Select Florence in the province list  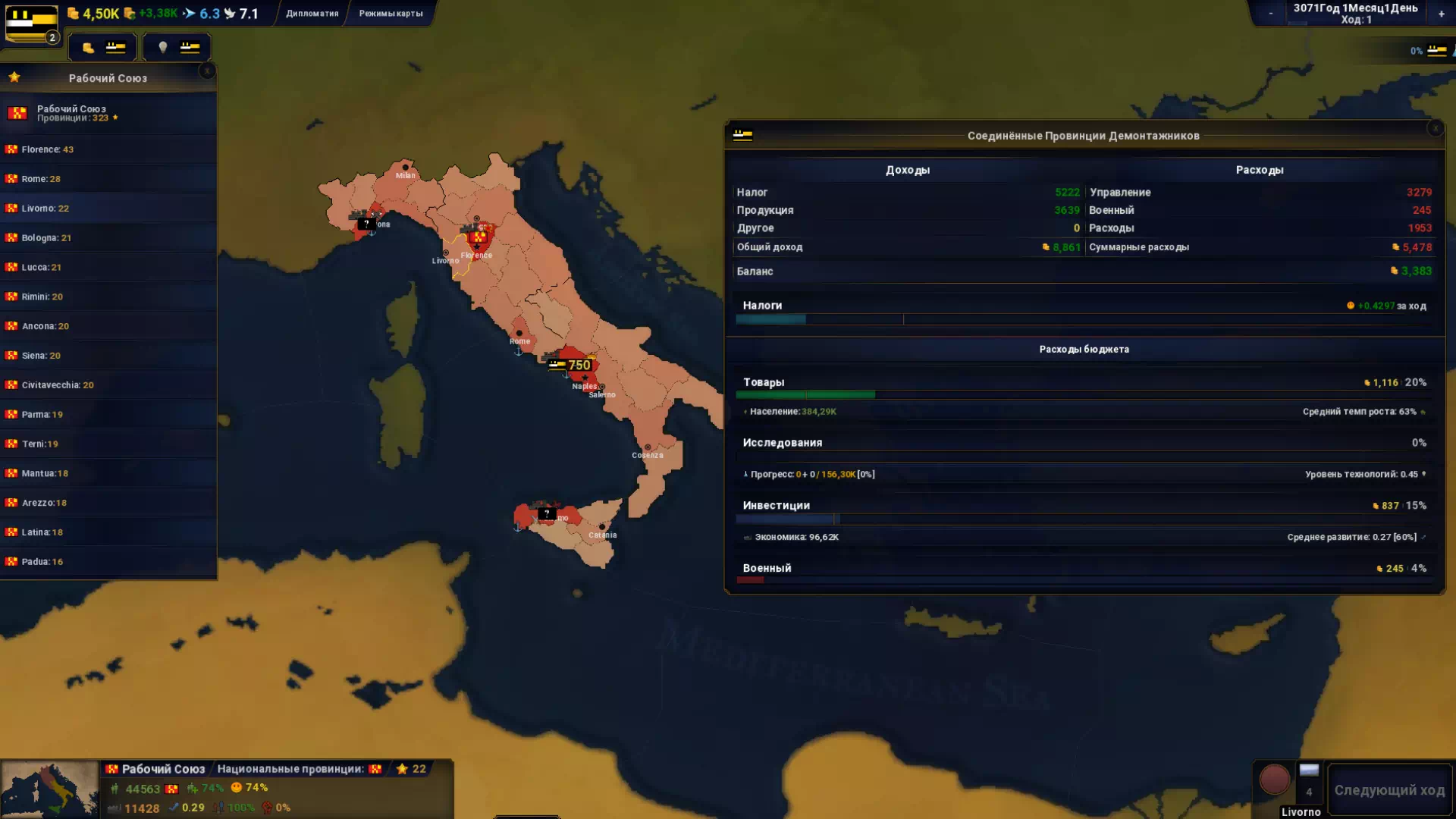coord(47,149)
